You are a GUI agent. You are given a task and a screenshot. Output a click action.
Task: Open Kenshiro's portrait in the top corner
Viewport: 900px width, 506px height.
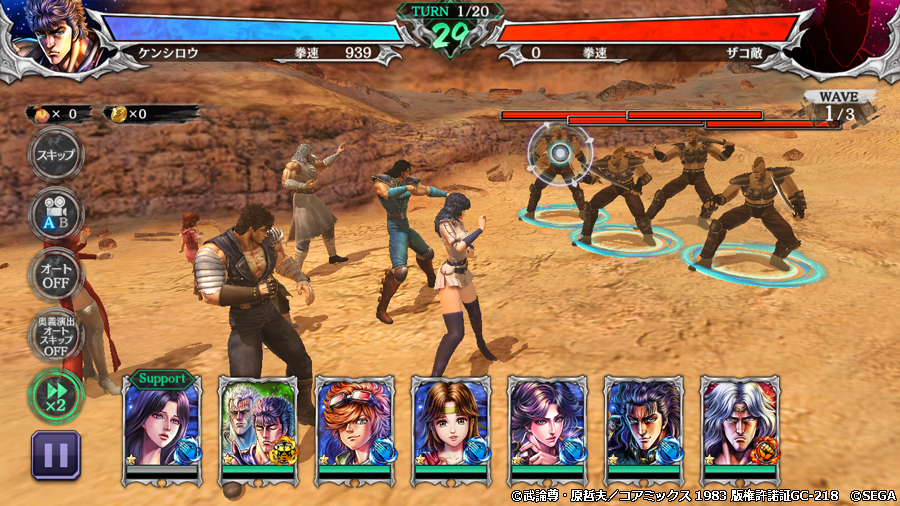pyautogui.click(x=55, y=37)
